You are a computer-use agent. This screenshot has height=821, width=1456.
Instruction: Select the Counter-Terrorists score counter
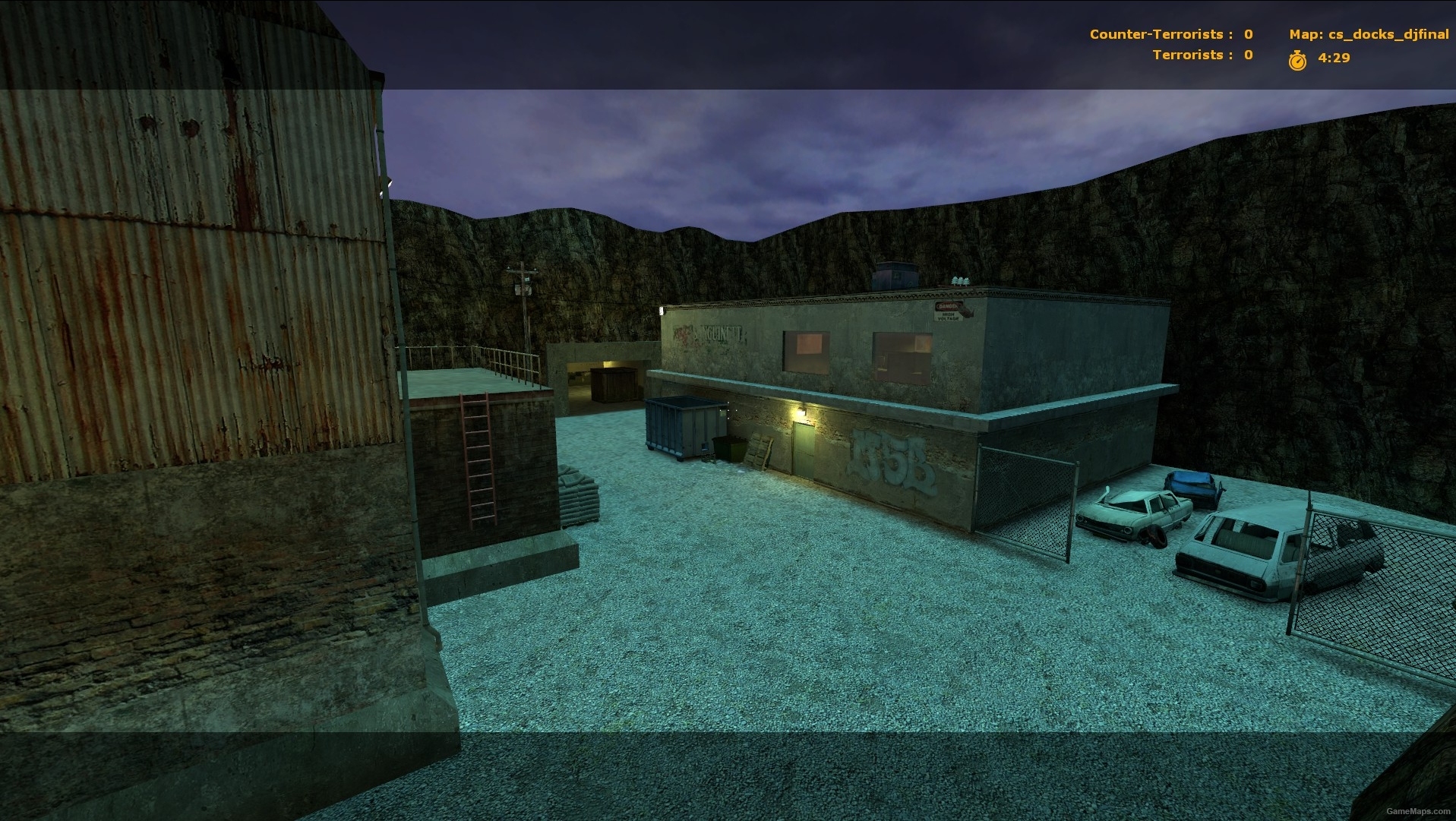tap(1248, 34)
